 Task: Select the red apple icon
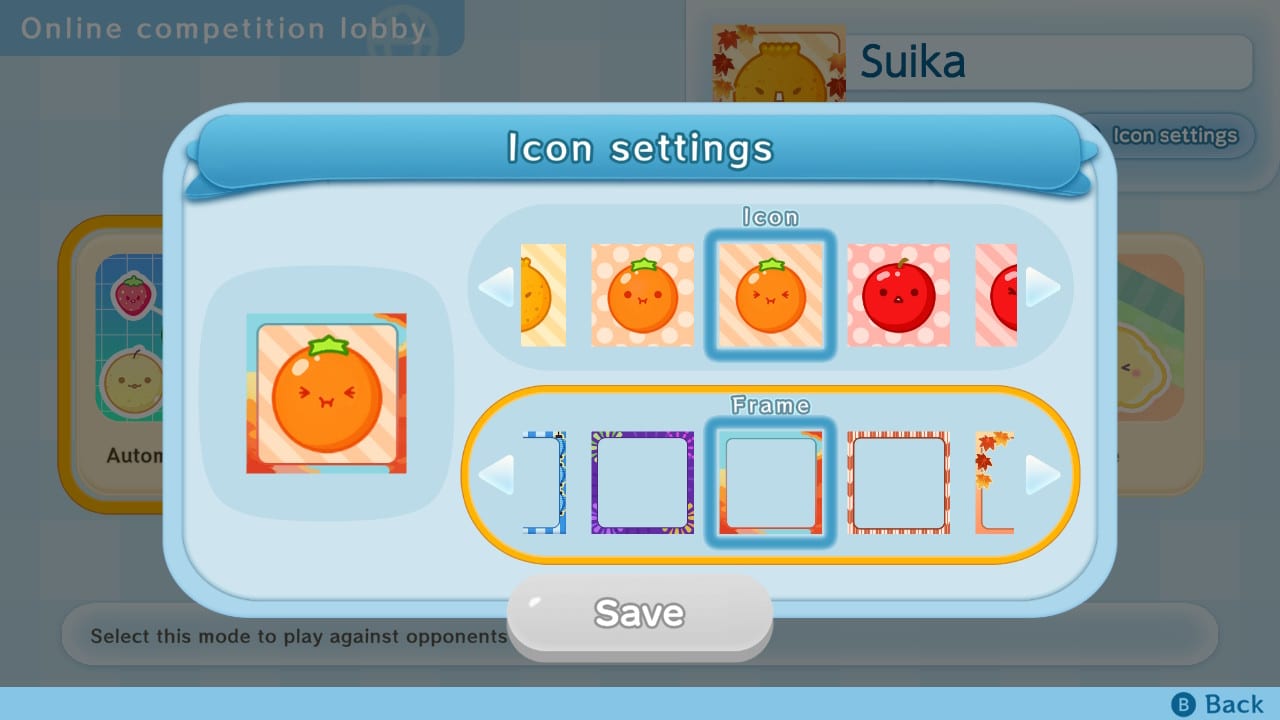pos(899,294)
